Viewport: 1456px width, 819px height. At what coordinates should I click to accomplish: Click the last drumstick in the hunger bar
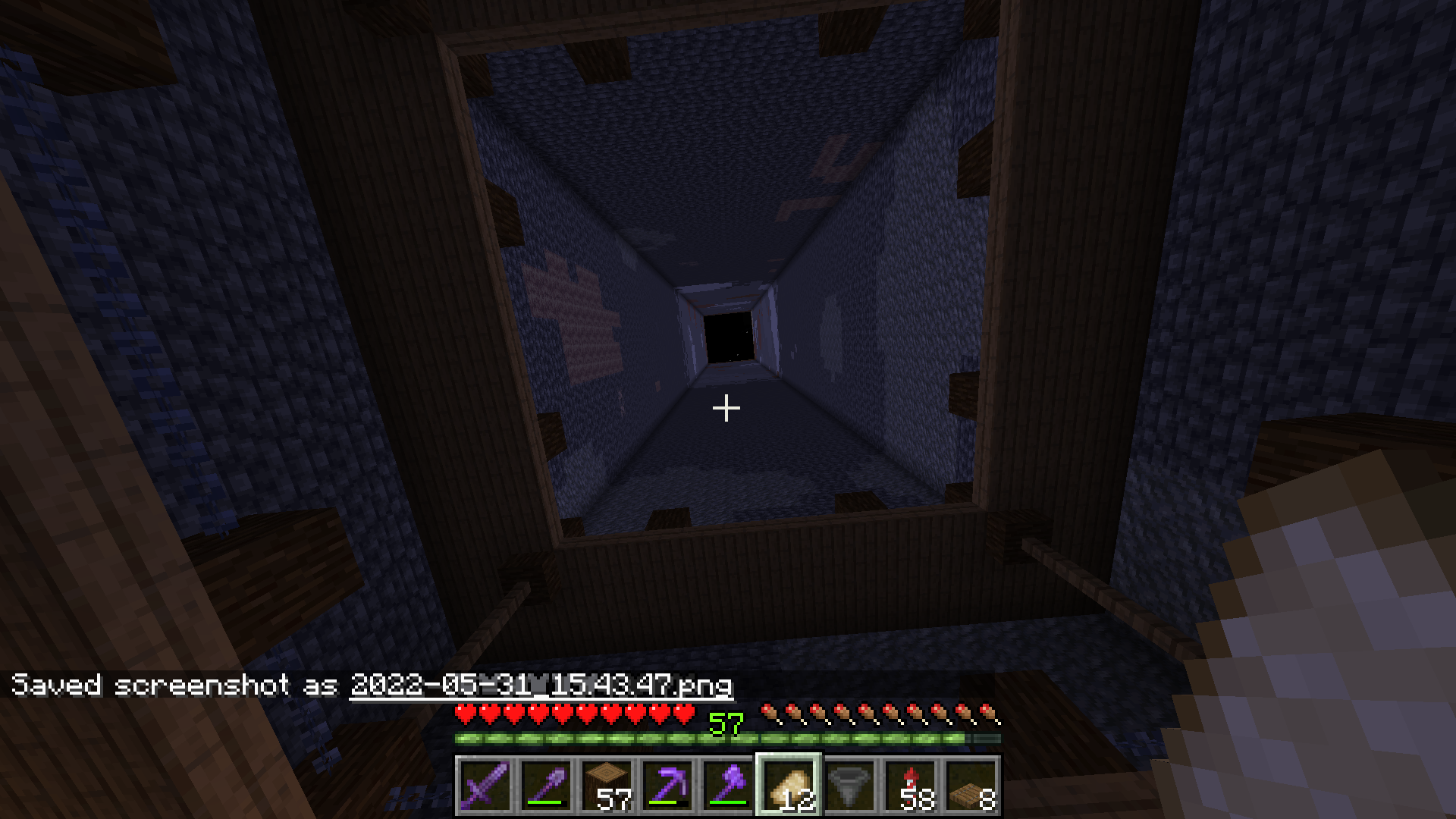[986, 714]
